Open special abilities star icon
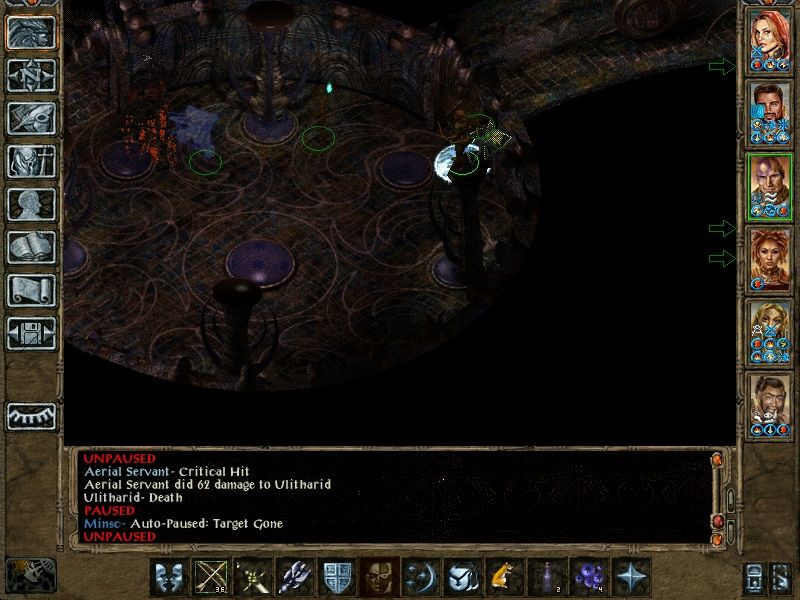Viewport: 800px width, 600px height. tap(631, 577)
